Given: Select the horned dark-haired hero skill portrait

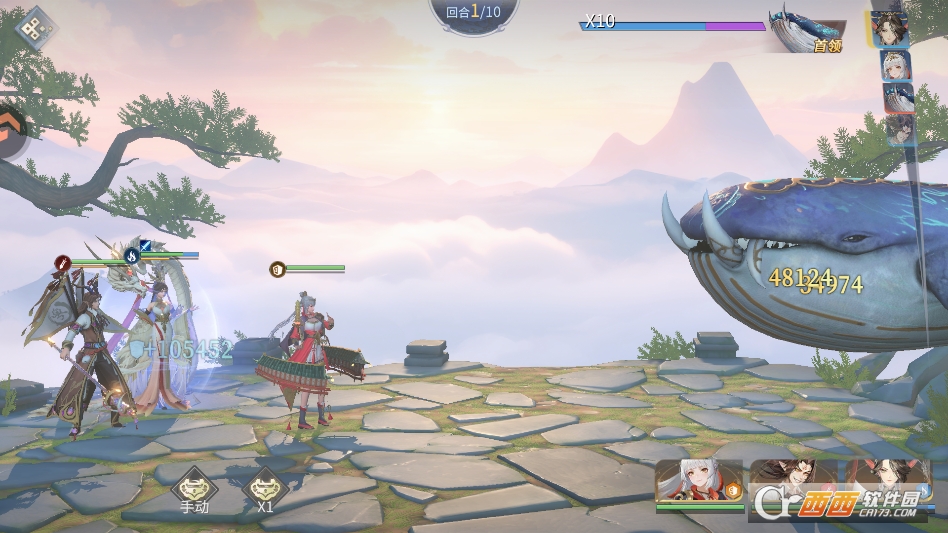Looking at the screenshot, I should point(793,482).
